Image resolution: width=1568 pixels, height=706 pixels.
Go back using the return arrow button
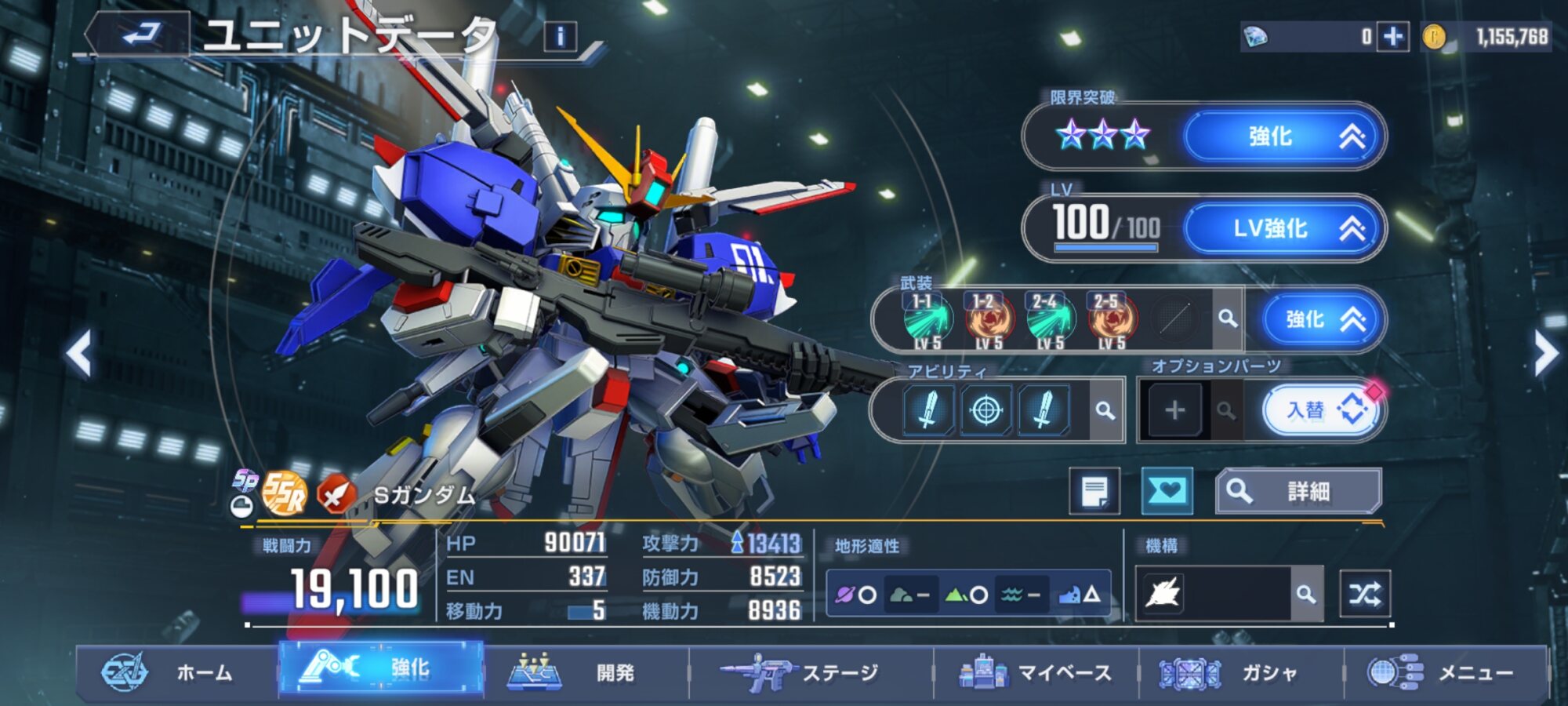[x=141, y=35]
